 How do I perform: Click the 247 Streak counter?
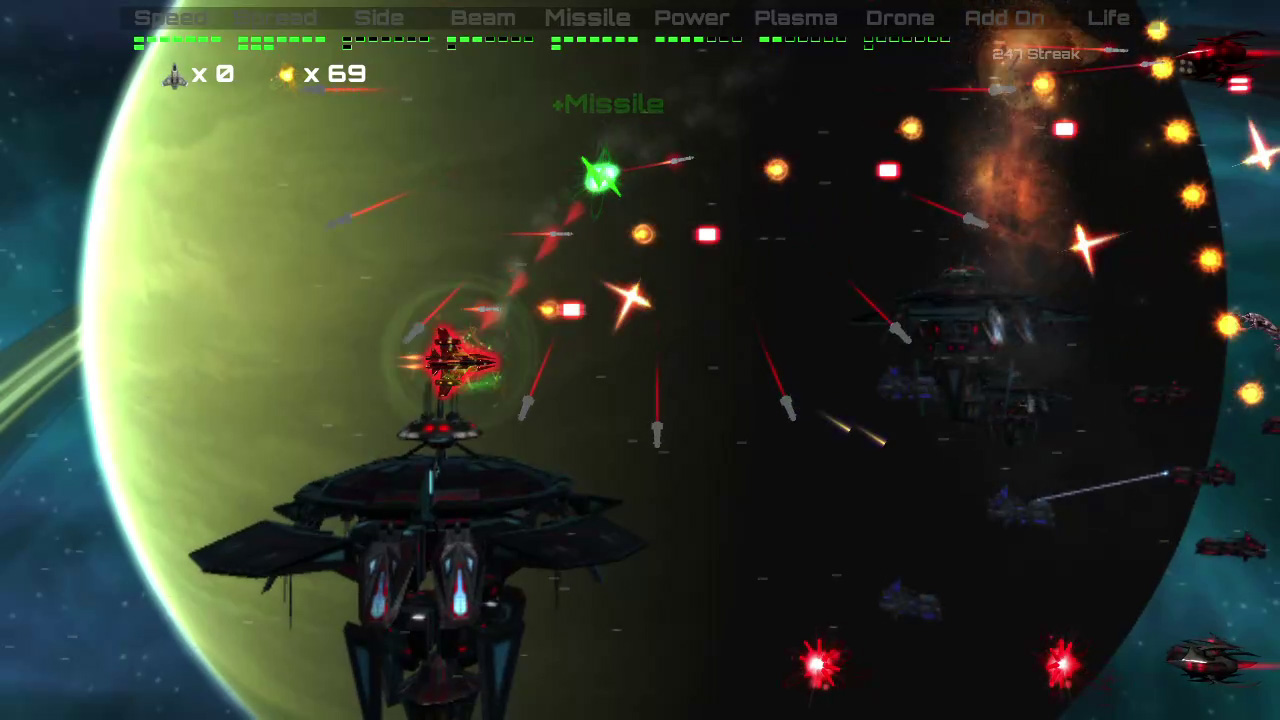[1036, 54]
